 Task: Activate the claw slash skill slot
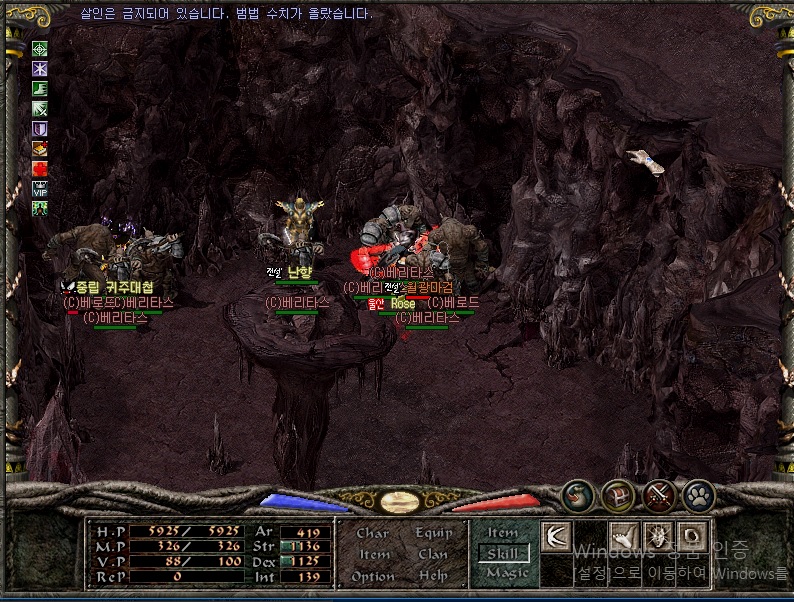click(556, 536)
